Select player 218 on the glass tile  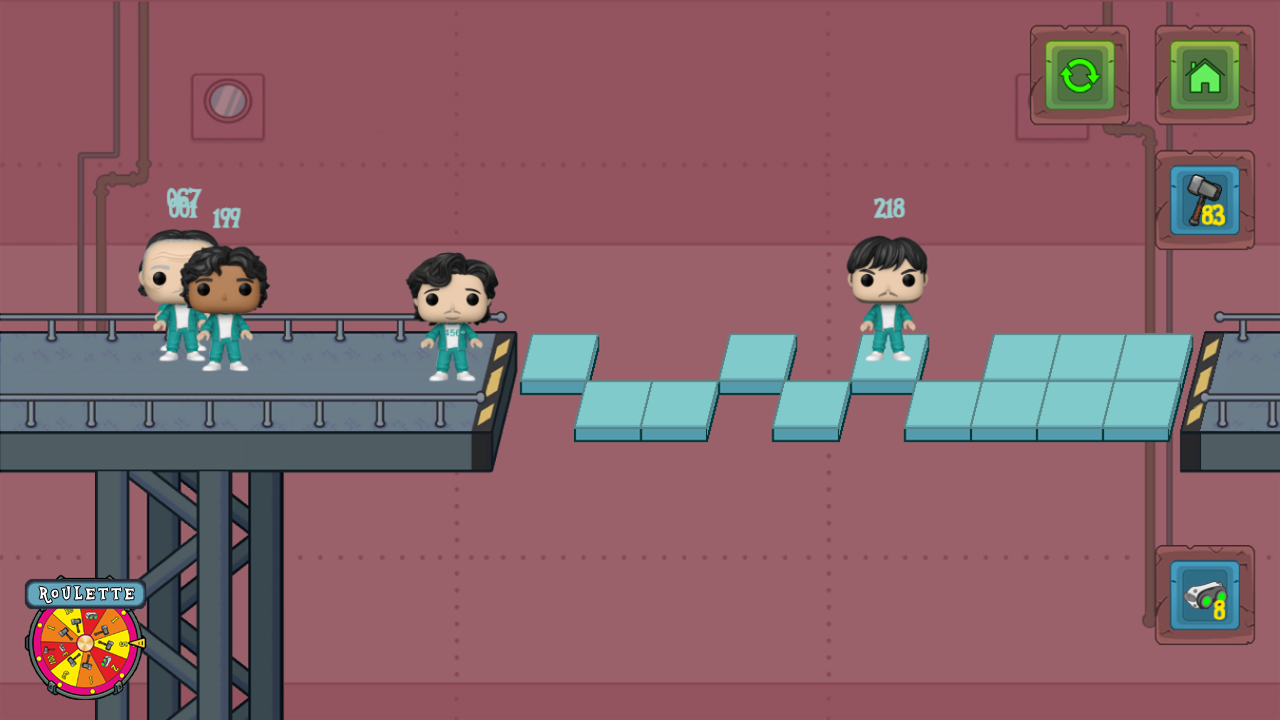pos(888,300)
